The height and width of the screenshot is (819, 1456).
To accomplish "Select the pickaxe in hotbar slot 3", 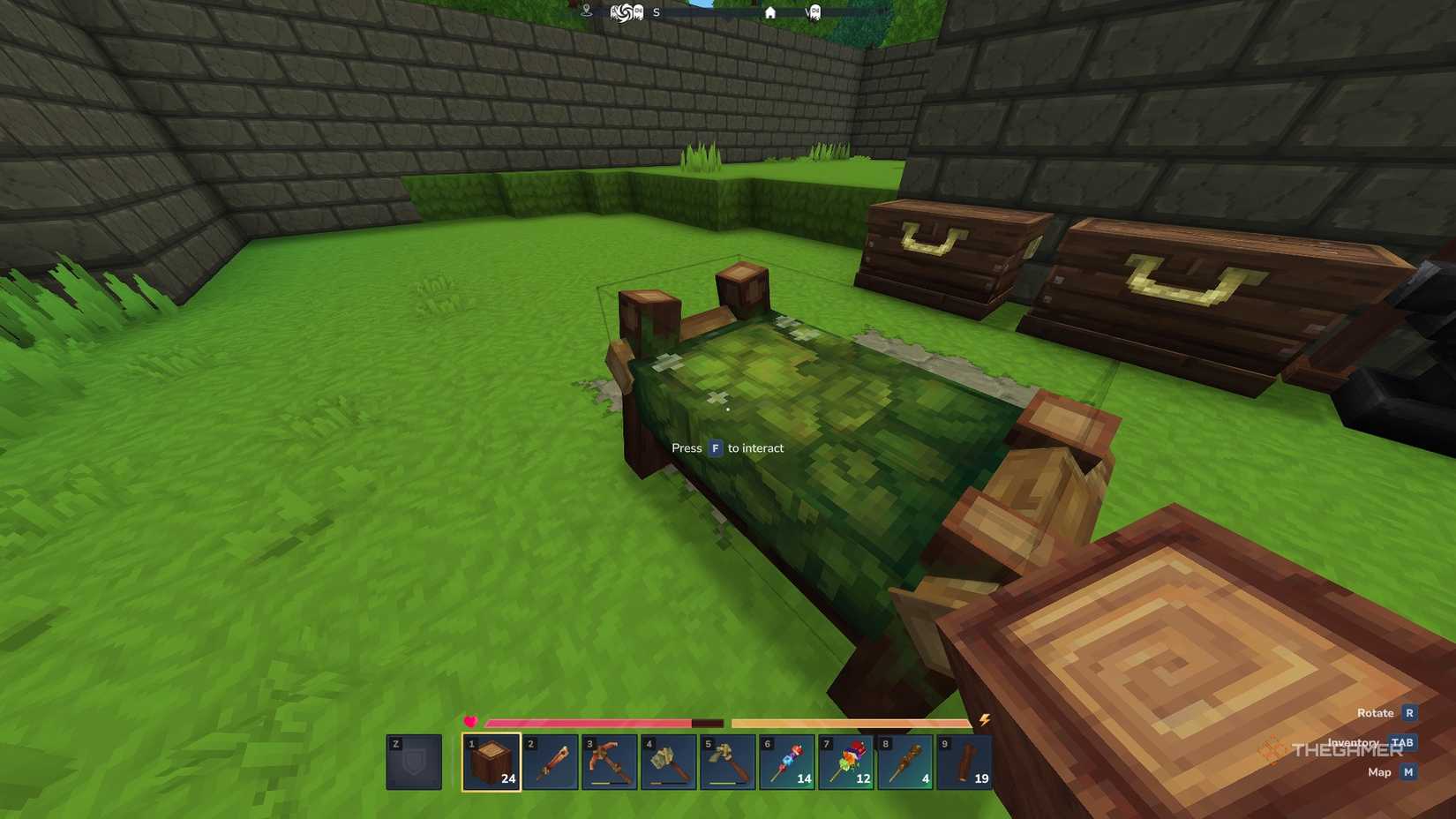I will (x=611, y=760).
